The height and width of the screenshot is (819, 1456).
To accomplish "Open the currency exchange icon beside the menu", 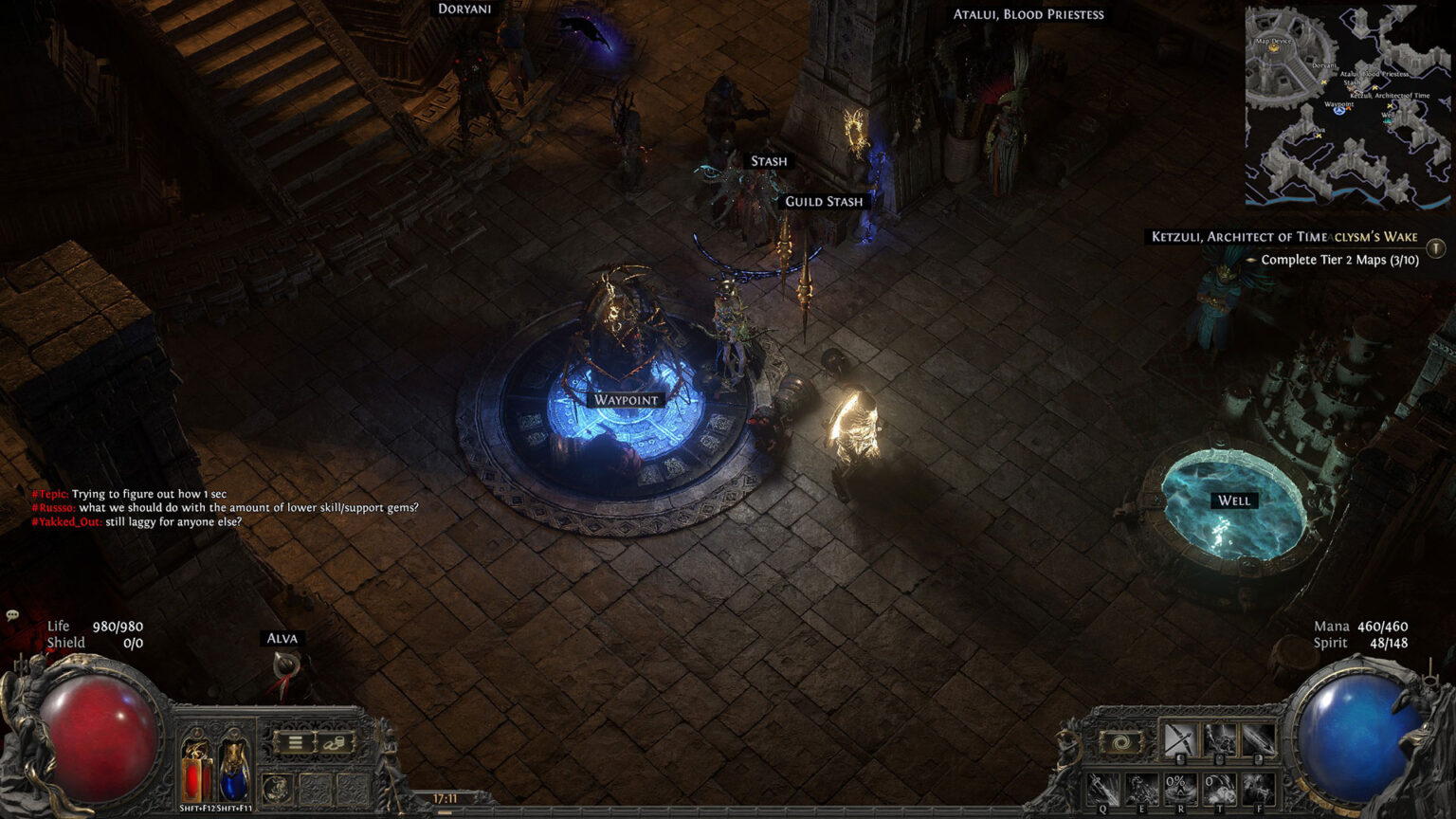I will tap(335, 742).
